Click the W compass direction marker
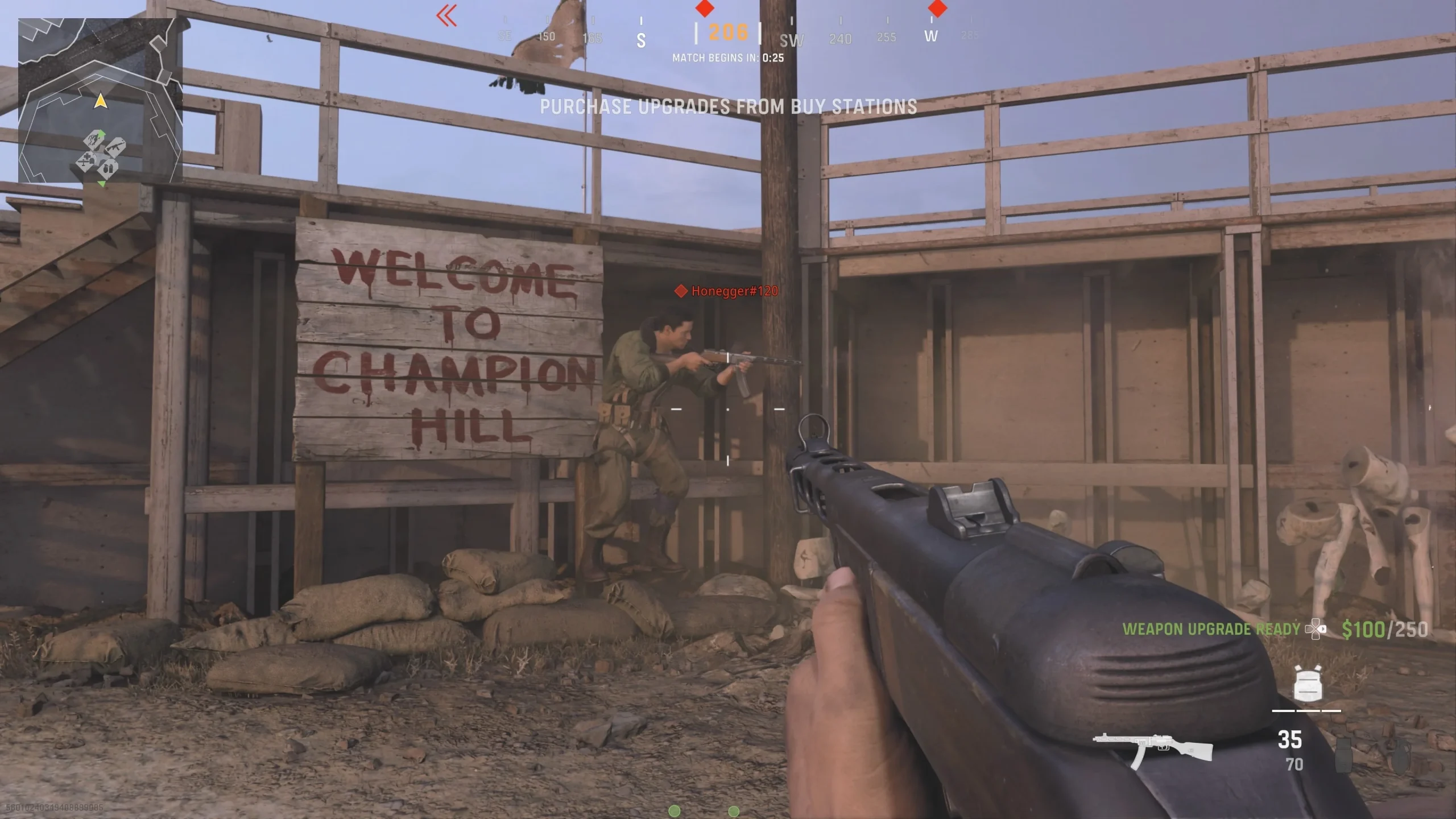The height and width of the screenshot is (819, 1456). [x=932, y=36]
